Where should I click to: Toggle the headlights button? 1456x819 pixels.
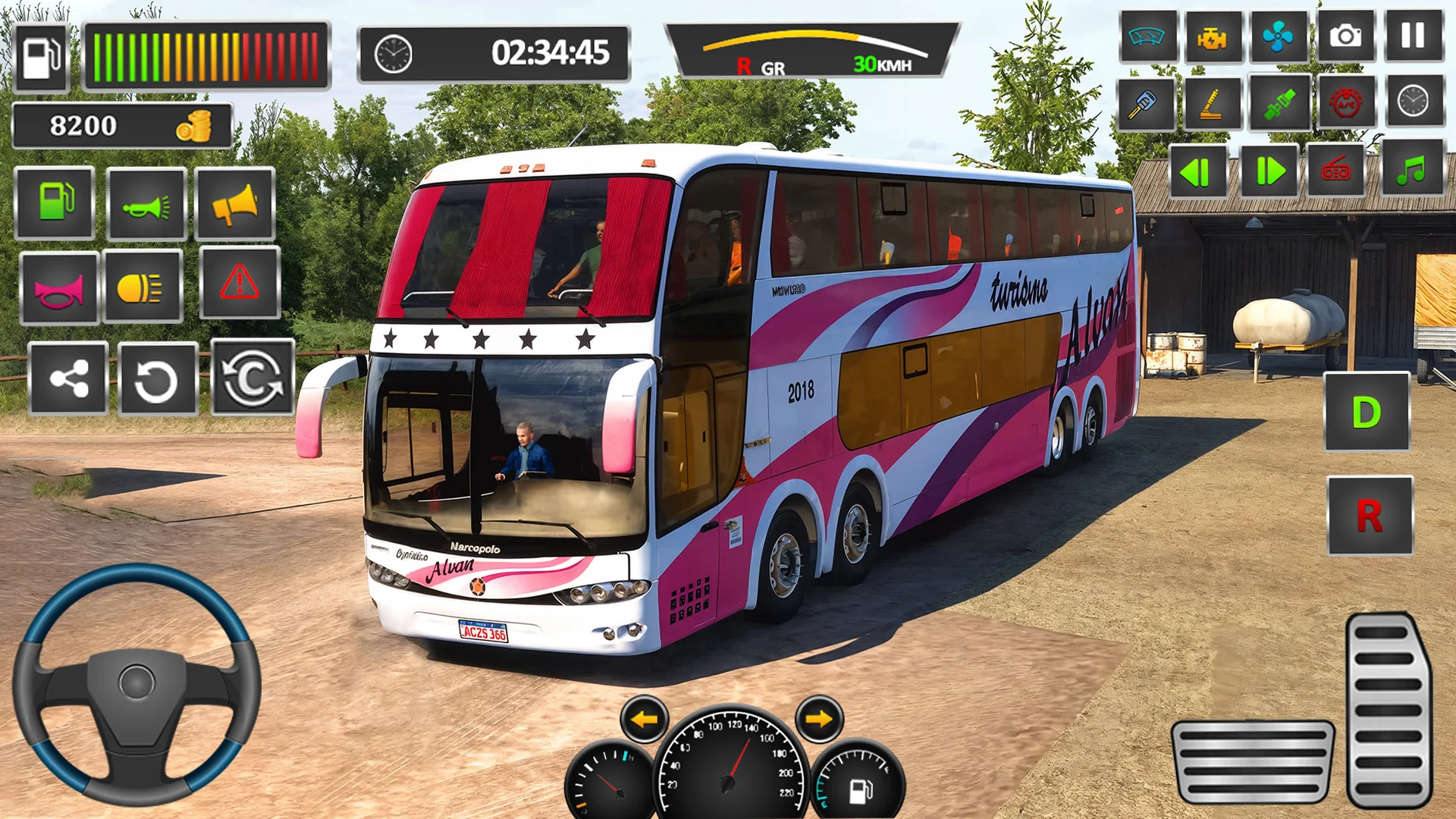[142, 287]
